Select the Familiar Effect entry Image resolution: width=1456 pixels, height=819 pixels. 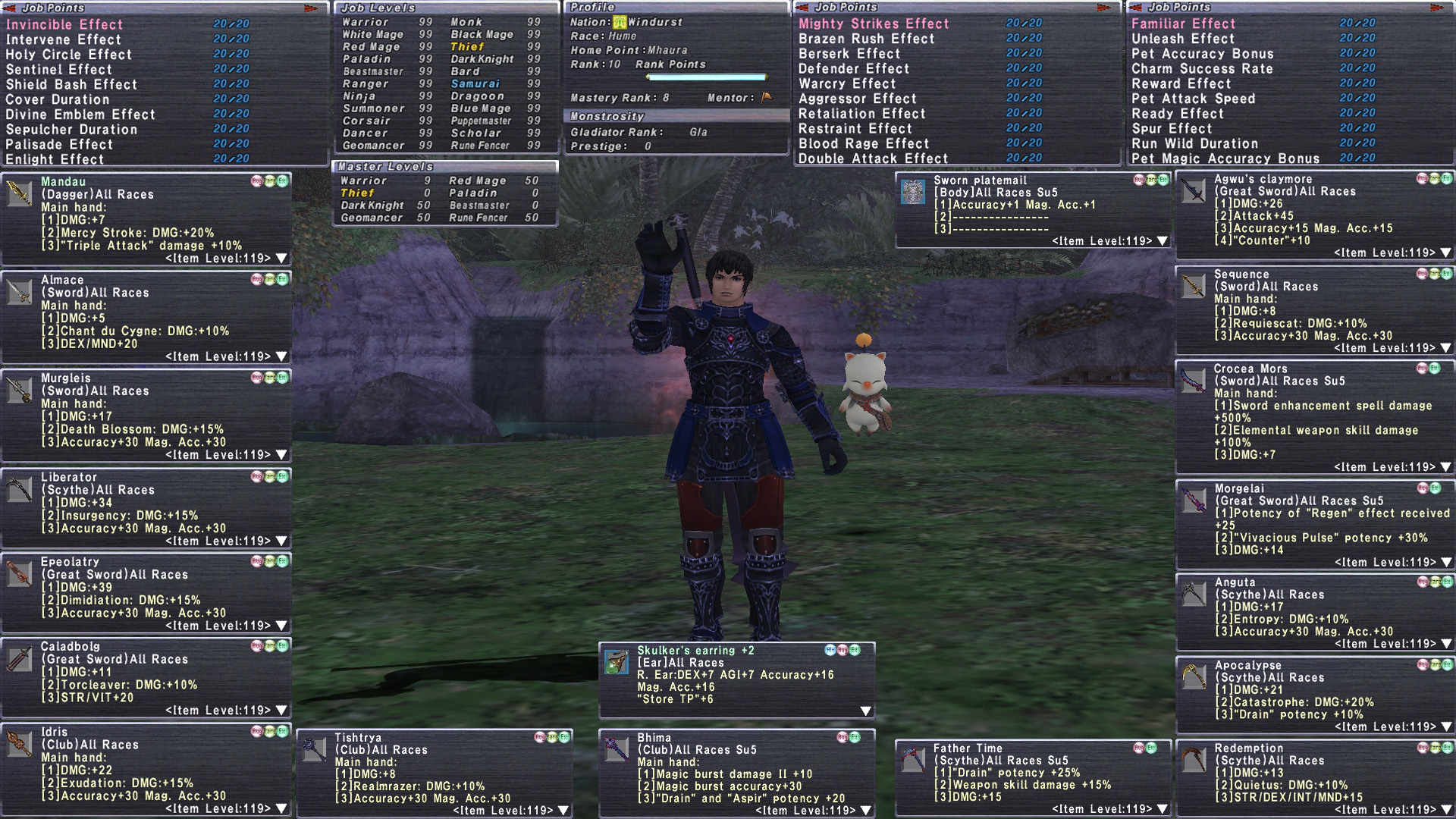1183,24
